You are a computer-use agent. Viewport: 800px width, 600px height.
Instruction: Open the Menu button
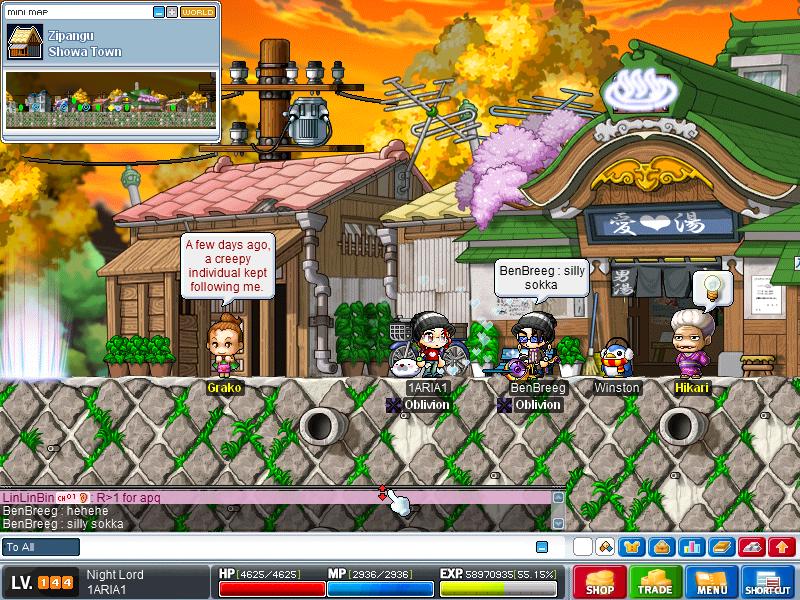click(712, 582)
